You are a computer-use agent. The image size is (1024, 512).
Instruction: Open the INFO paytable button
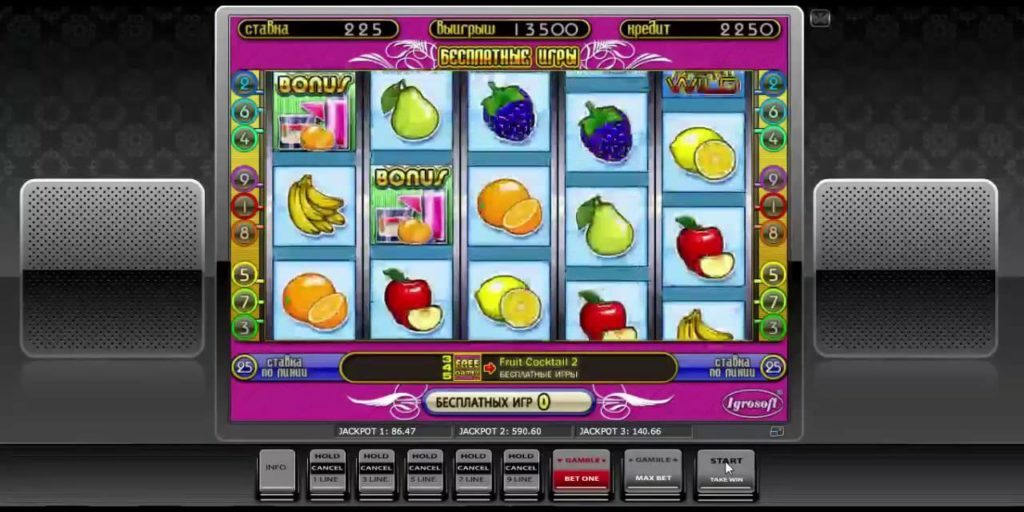pos(277,468)
